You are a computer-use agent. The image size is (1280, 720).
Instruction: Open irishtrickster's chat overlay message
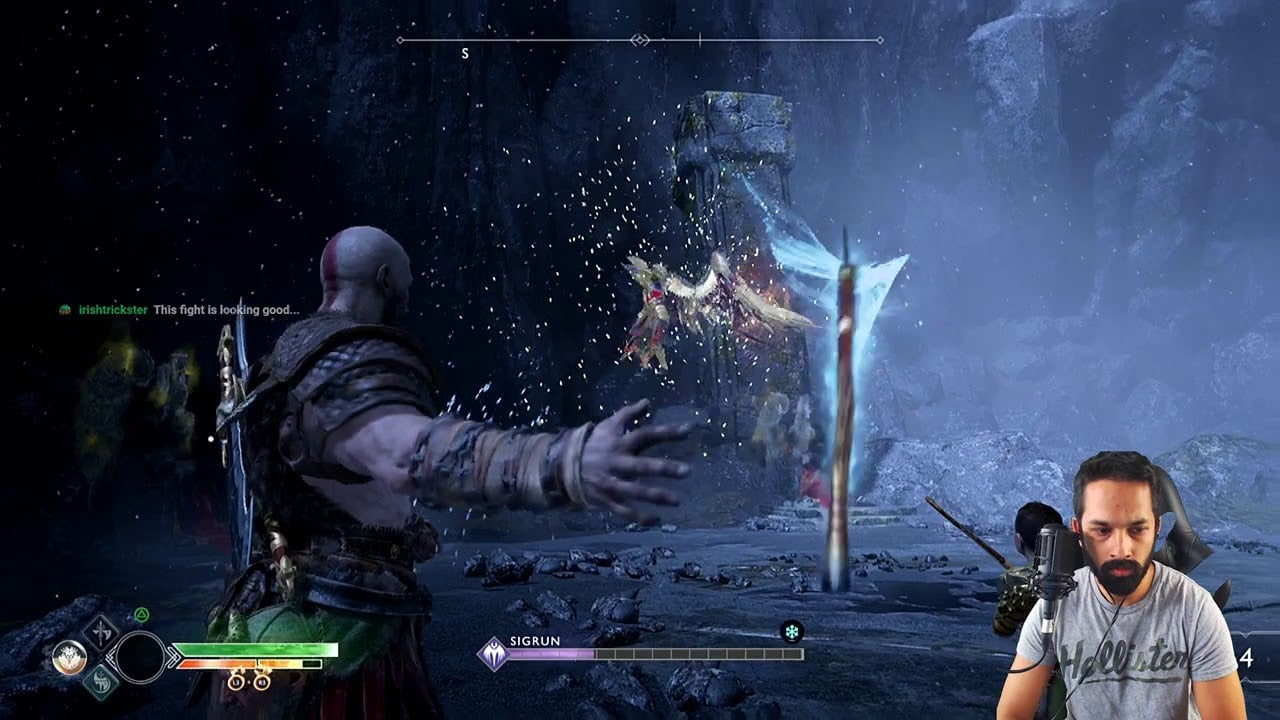(x=180, y=310)
